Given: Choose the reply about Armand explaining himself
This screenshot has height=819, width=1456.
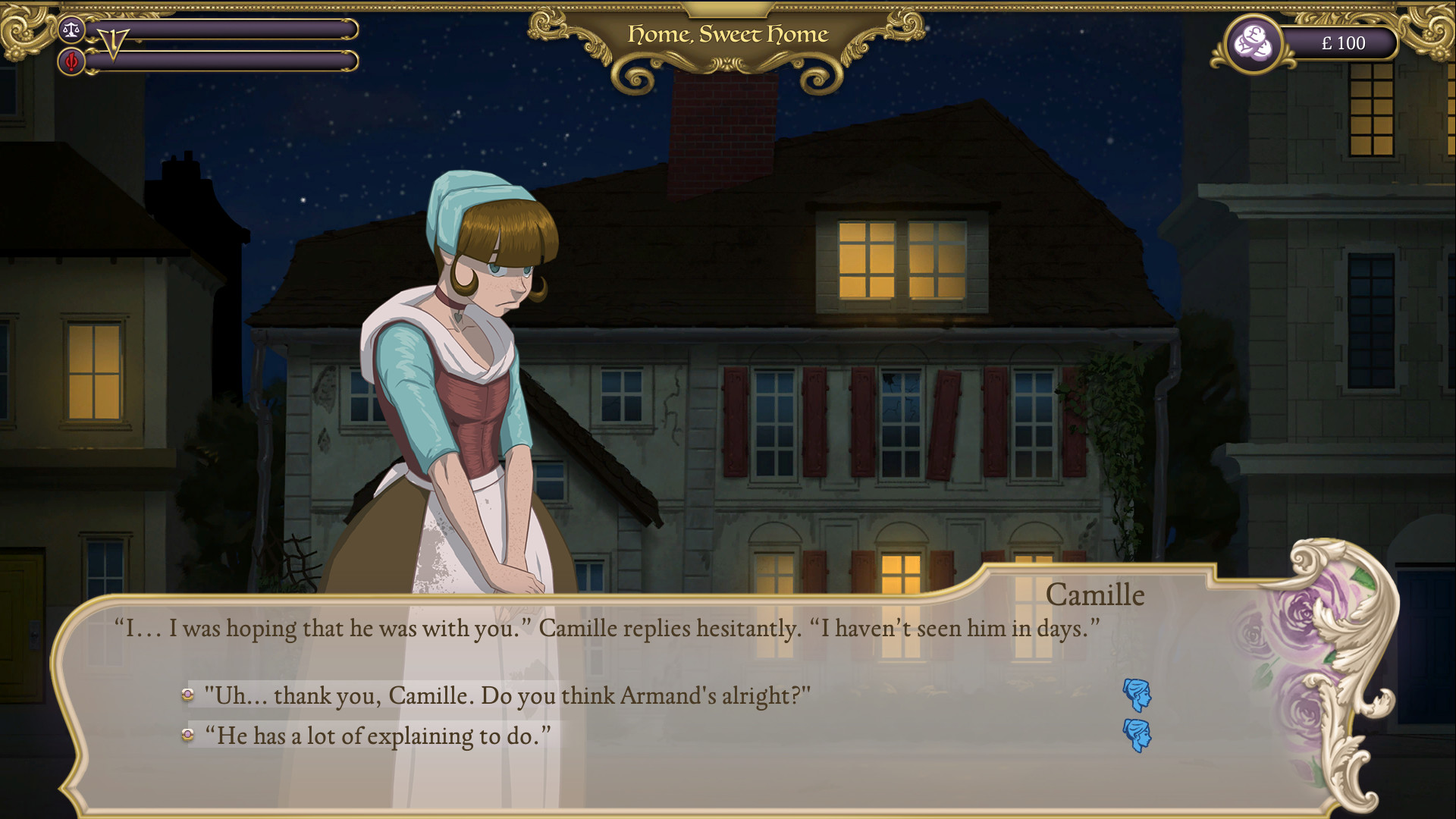Looking at the screenshot, I should pos(378,733).
